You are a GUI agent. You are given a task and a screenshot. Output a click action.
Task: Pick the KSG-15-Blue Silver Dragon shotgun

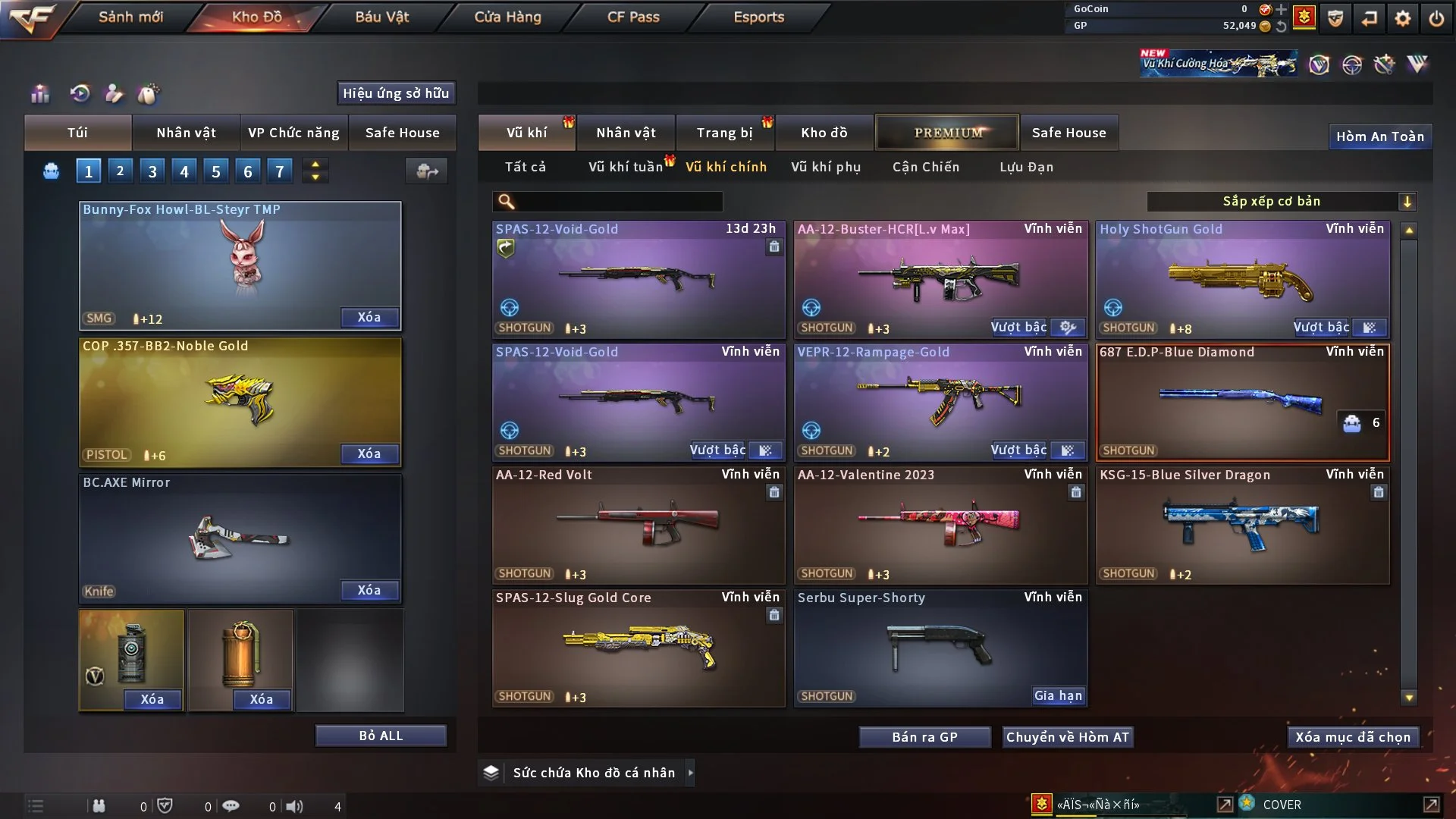pos(1242,525)
